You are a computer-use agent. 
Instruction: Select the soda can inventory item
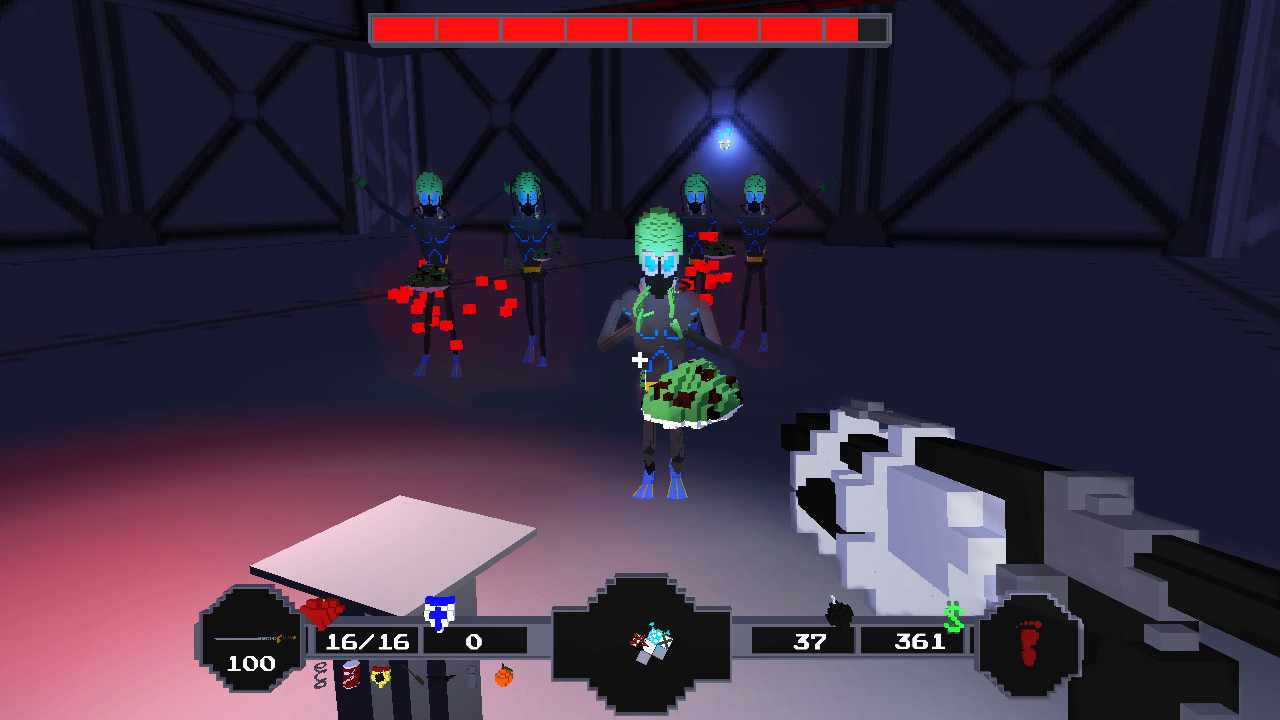tap(352, 677)
